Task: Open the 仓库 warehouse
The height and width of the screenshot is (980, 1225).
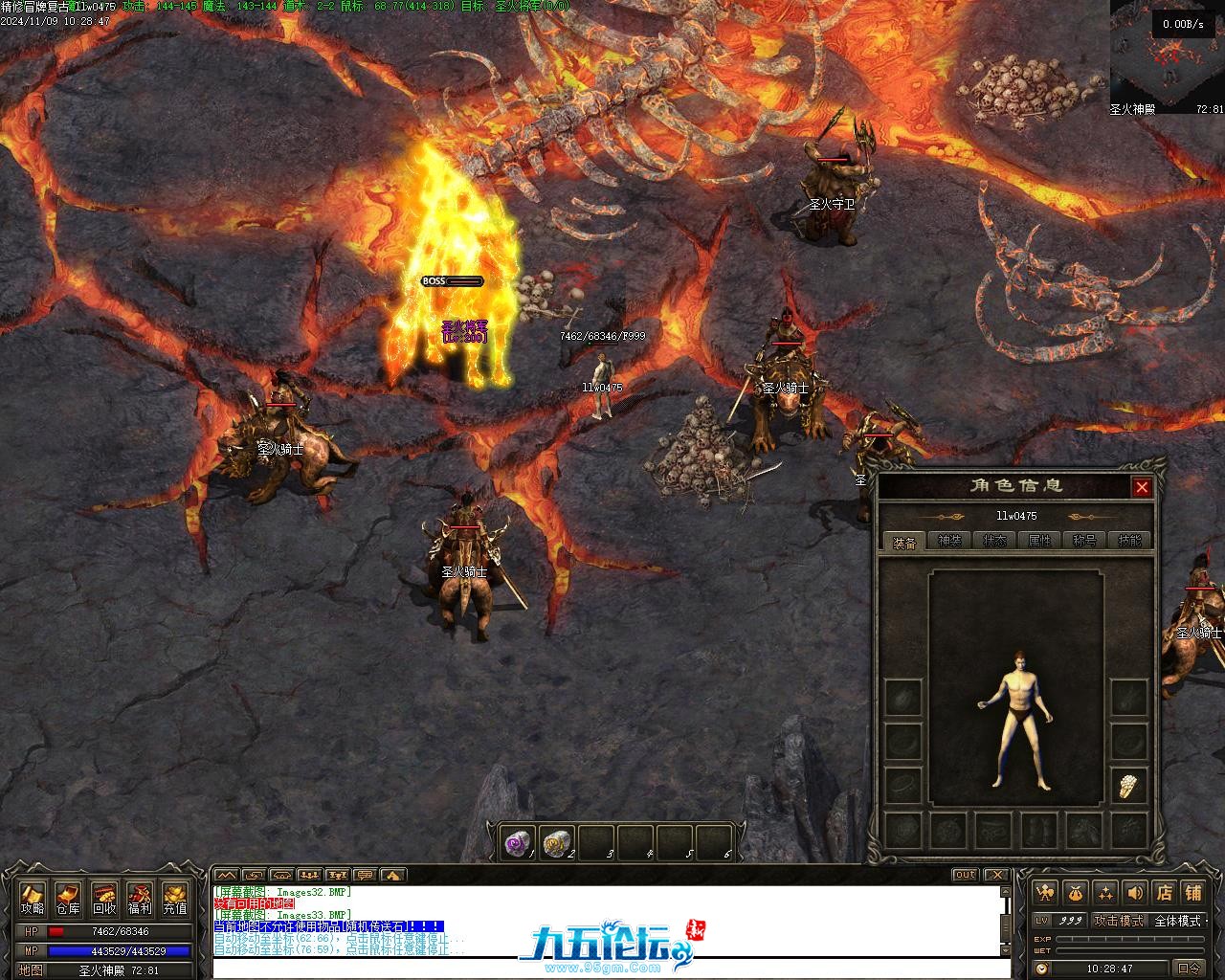Action: (68, 899)
